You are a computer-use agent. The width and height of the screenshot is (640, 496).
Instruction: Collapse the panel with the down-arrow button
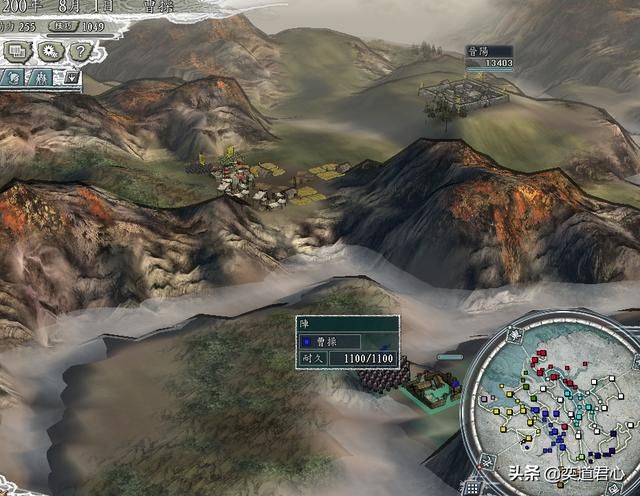[x=72, y=77]
